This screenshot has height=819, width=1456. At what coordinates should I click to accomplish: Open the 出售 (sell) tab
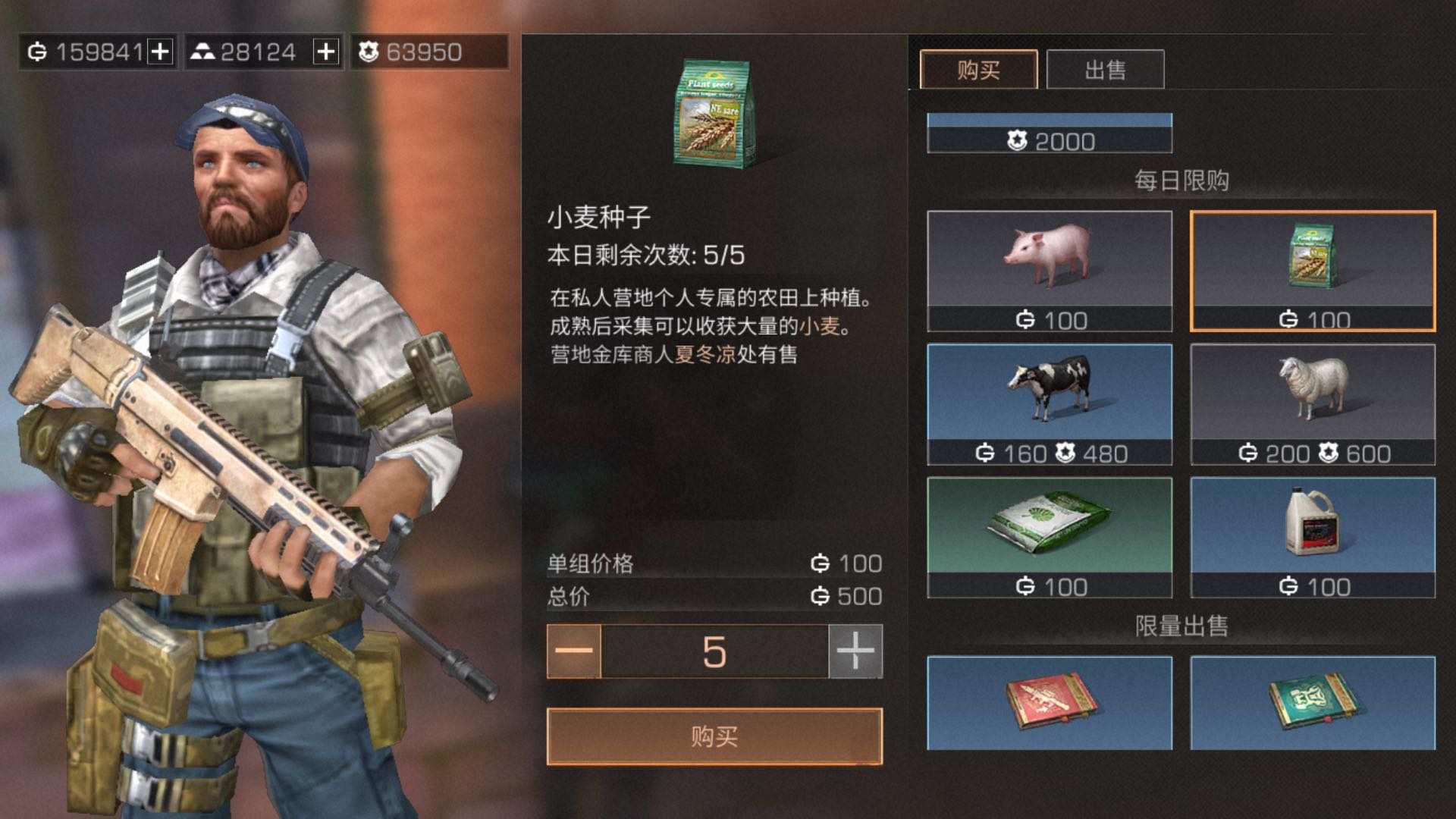1105,70
